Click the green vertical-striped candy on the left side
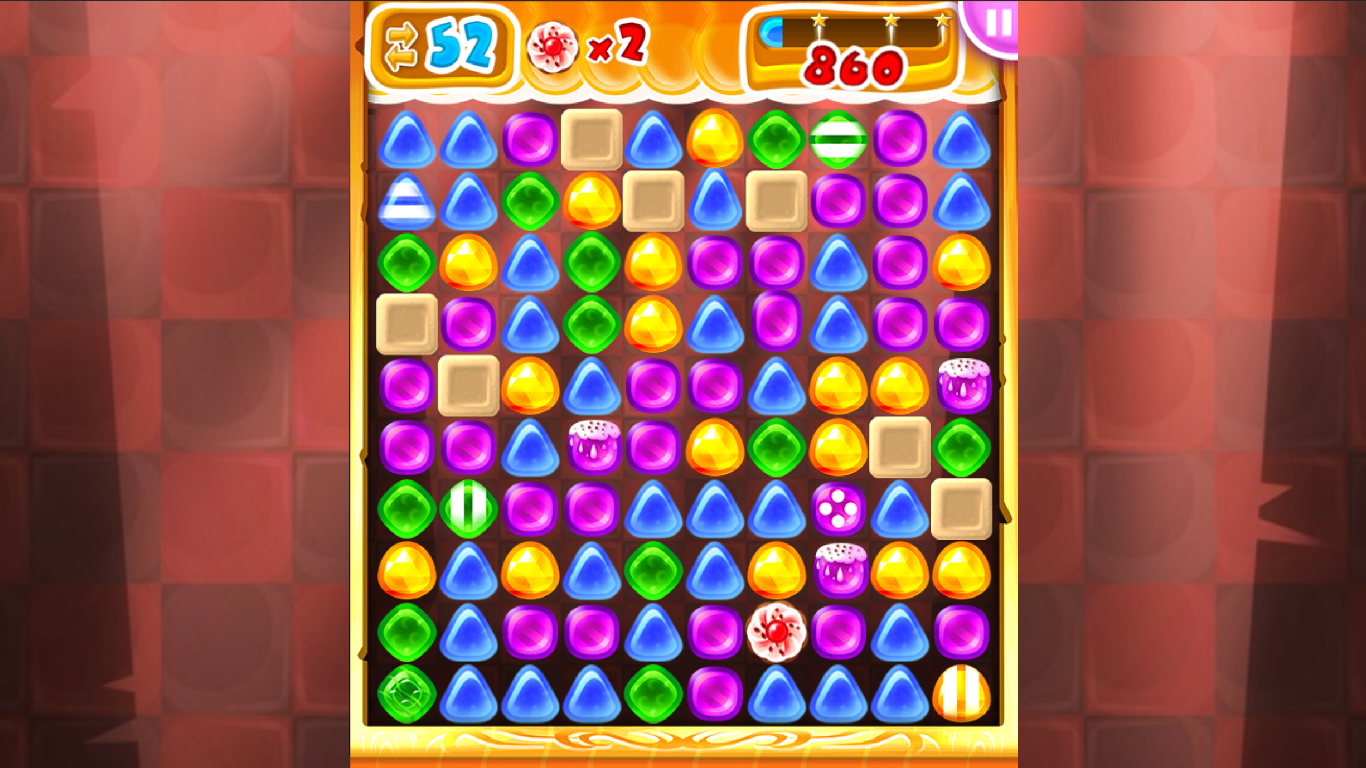1366x768 pixels. [x=467, y=508]
